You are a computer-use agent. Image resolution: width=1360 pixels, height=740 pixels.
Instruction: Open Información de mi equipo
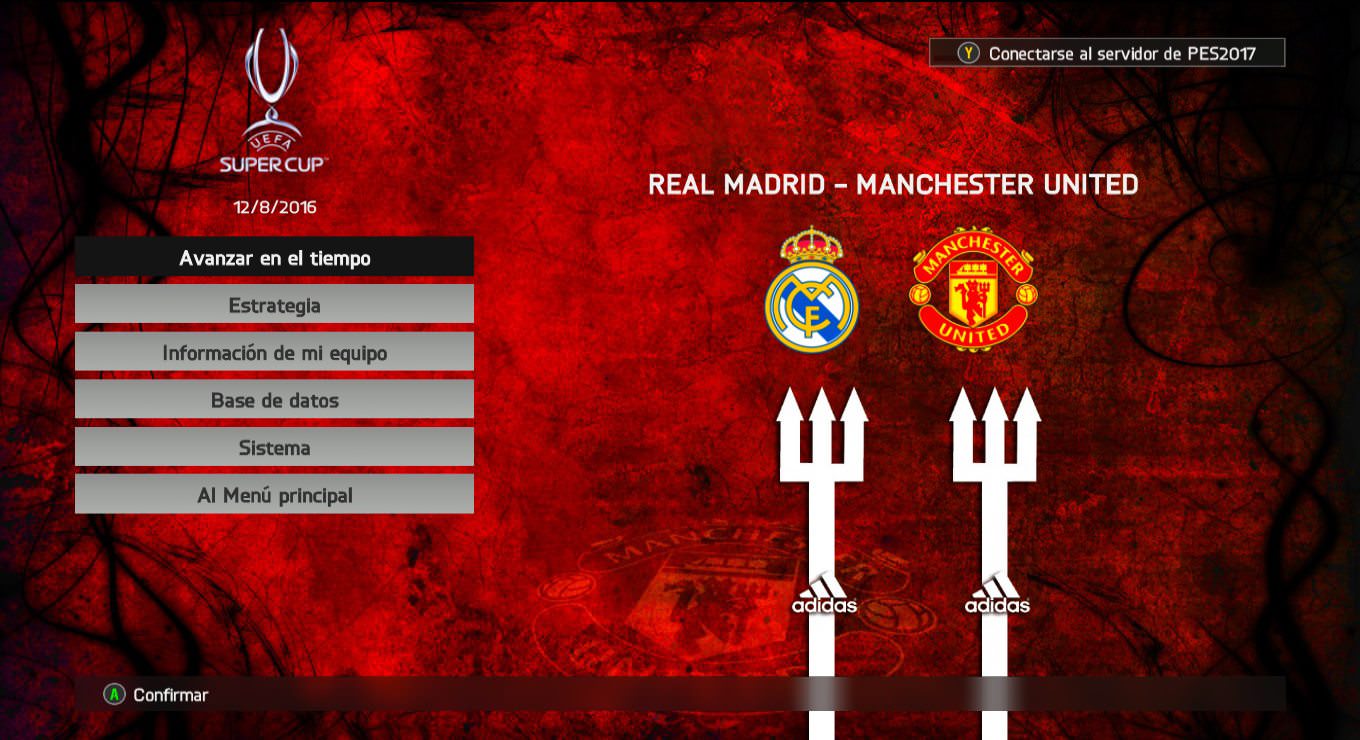[274, 353]
